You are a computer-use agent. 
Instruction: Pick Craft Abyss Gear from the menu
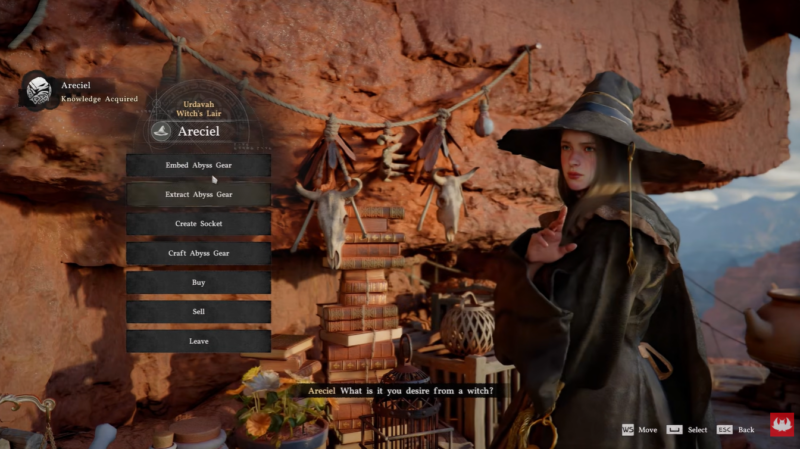point(198,253)
